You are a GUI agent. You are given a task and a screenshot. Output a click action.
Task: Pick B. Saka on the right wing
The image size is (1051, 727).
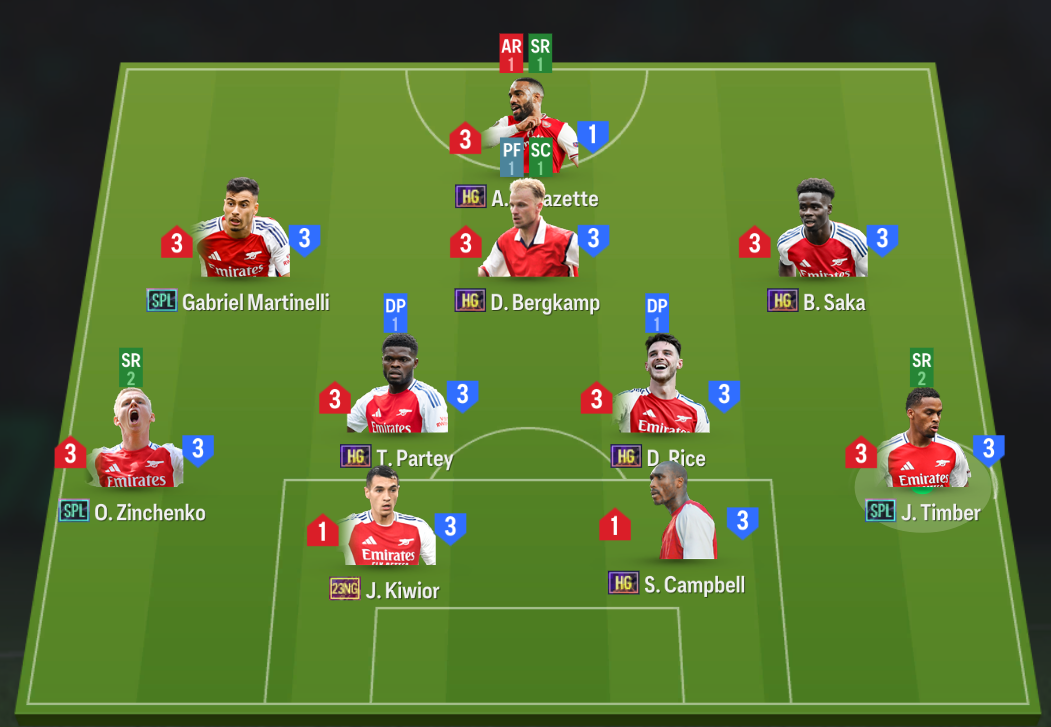pyautogui.click(x=820, y=240)
